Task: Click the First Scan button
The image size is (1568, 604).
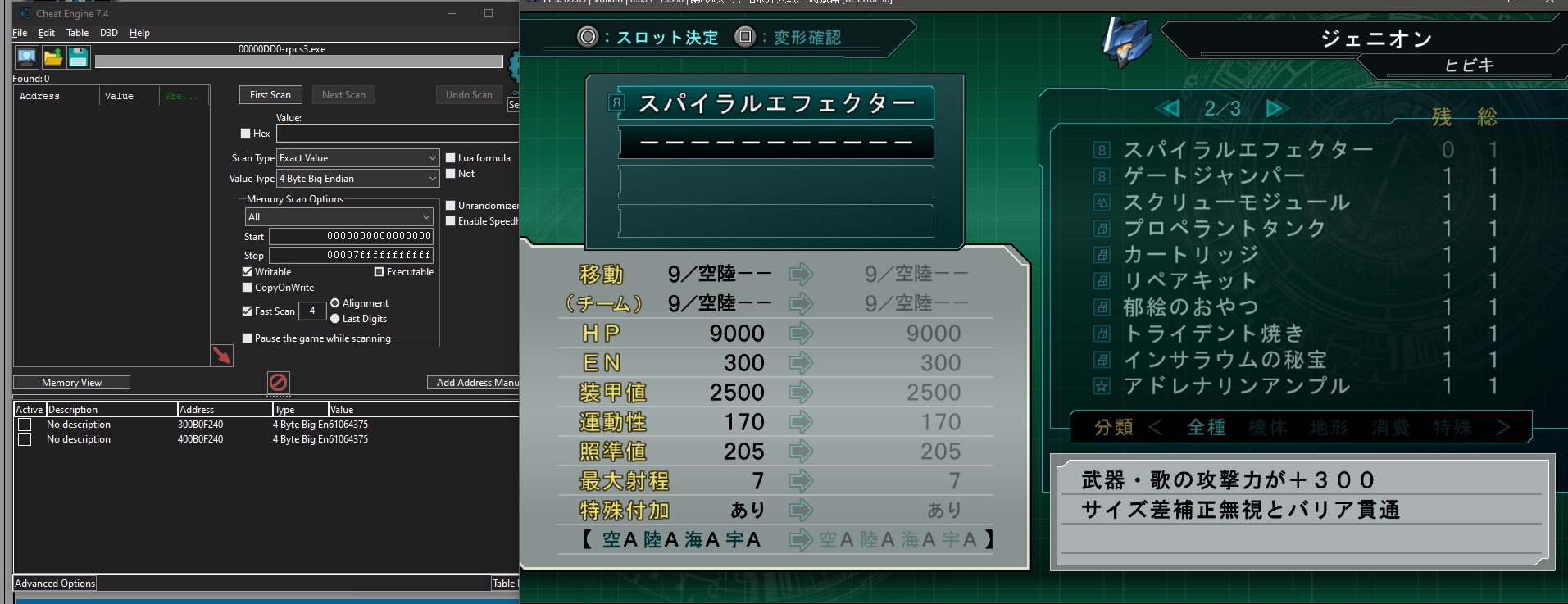Action: coord(270,94)
